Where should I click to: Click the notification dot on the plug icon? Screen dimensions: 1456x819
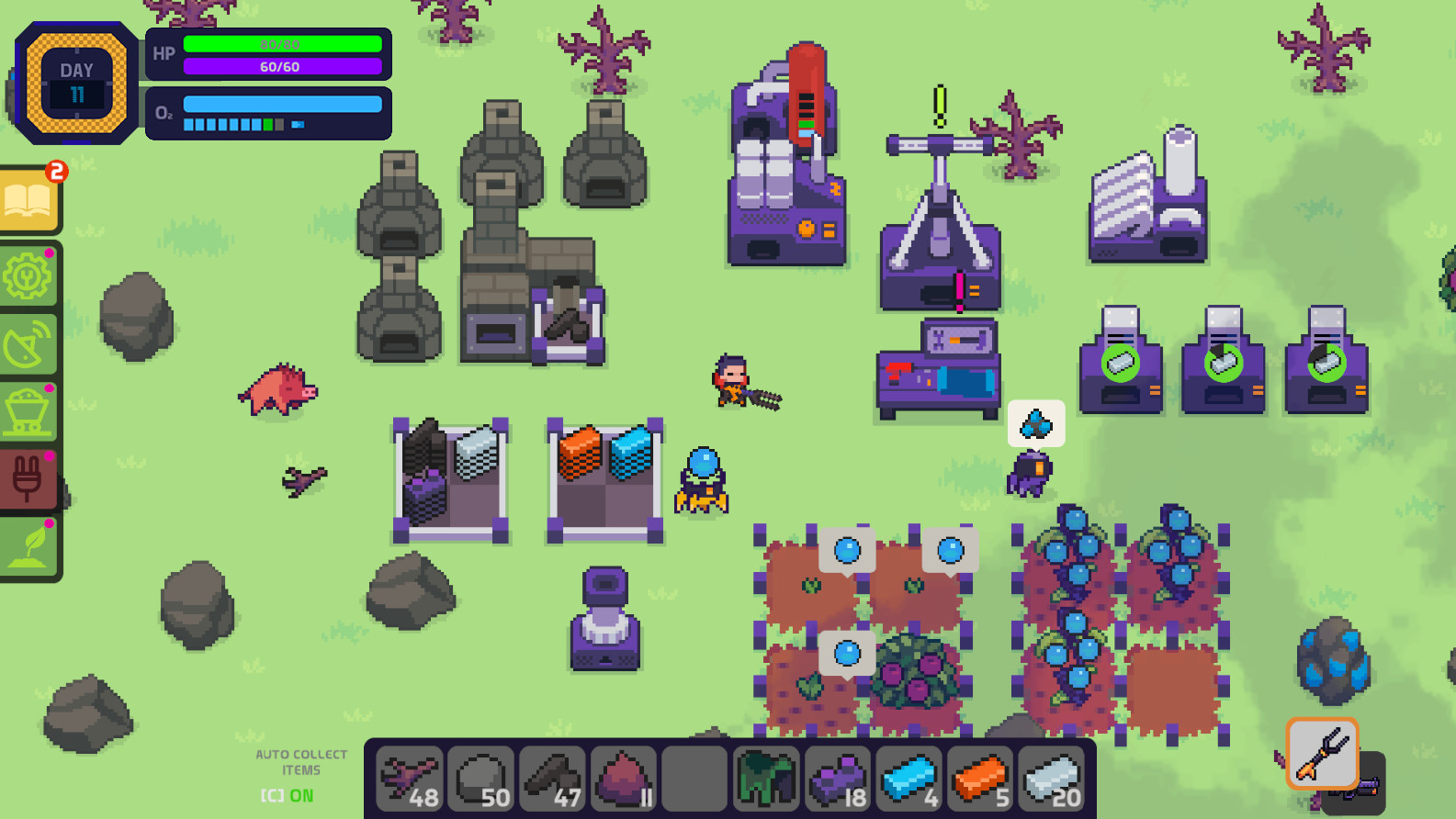pos(48,454)
